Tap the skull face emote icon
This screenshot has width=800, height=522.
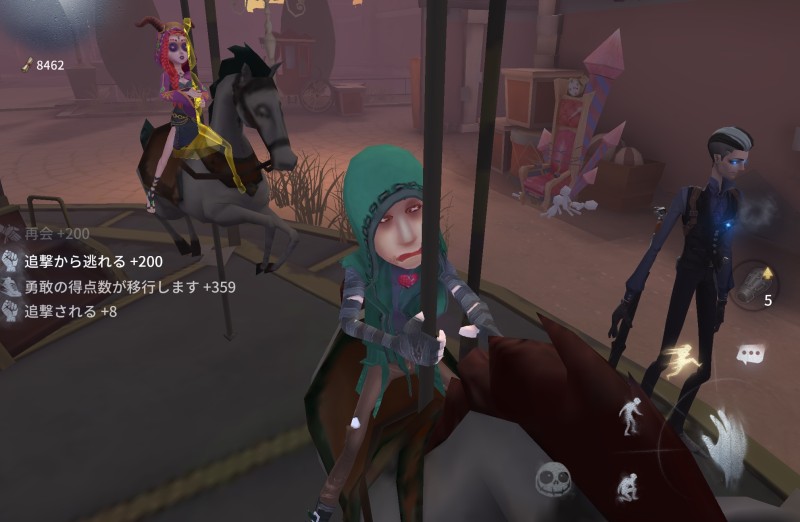pos(552,480)
